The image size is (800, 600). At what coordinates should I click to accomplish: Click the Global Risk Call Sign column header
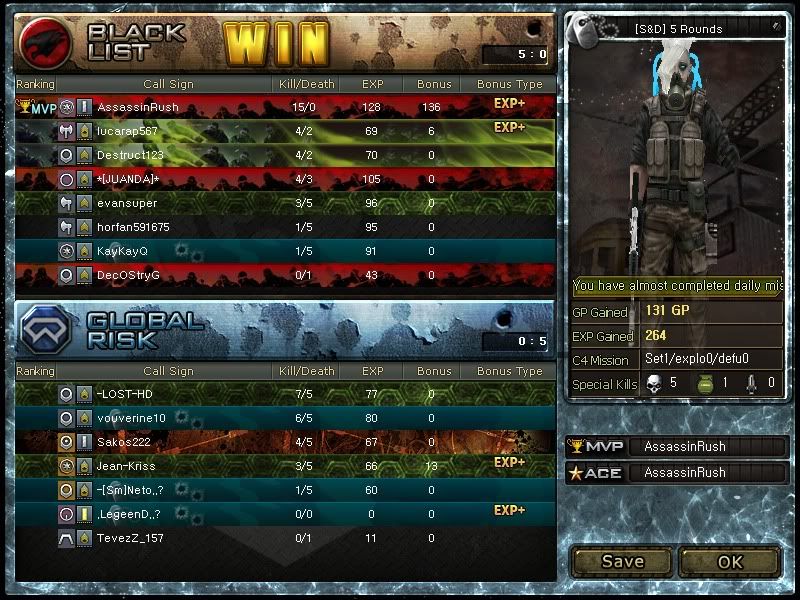[168, 371]
